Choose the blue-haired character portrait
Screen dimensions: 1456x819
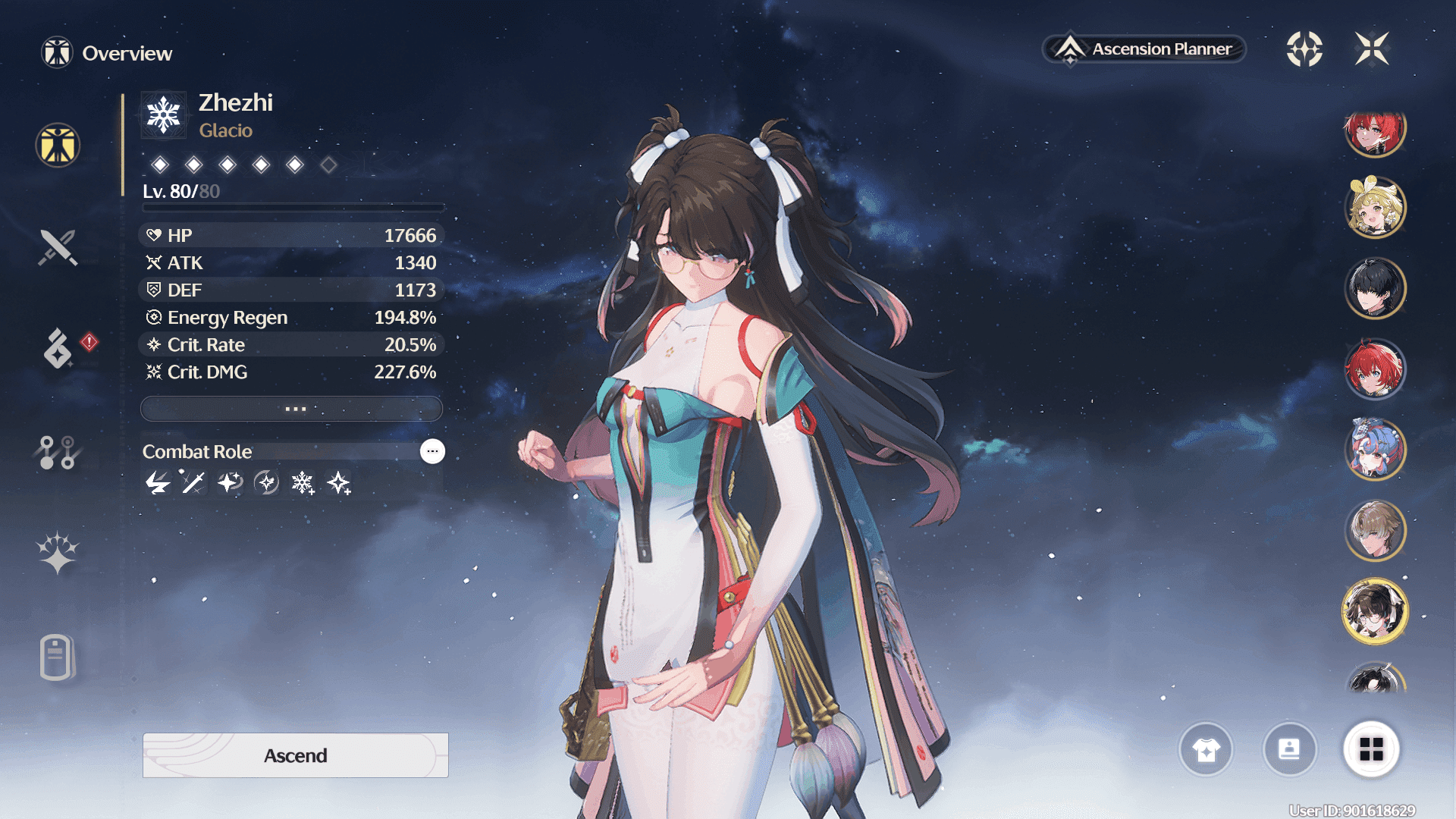1374,450
